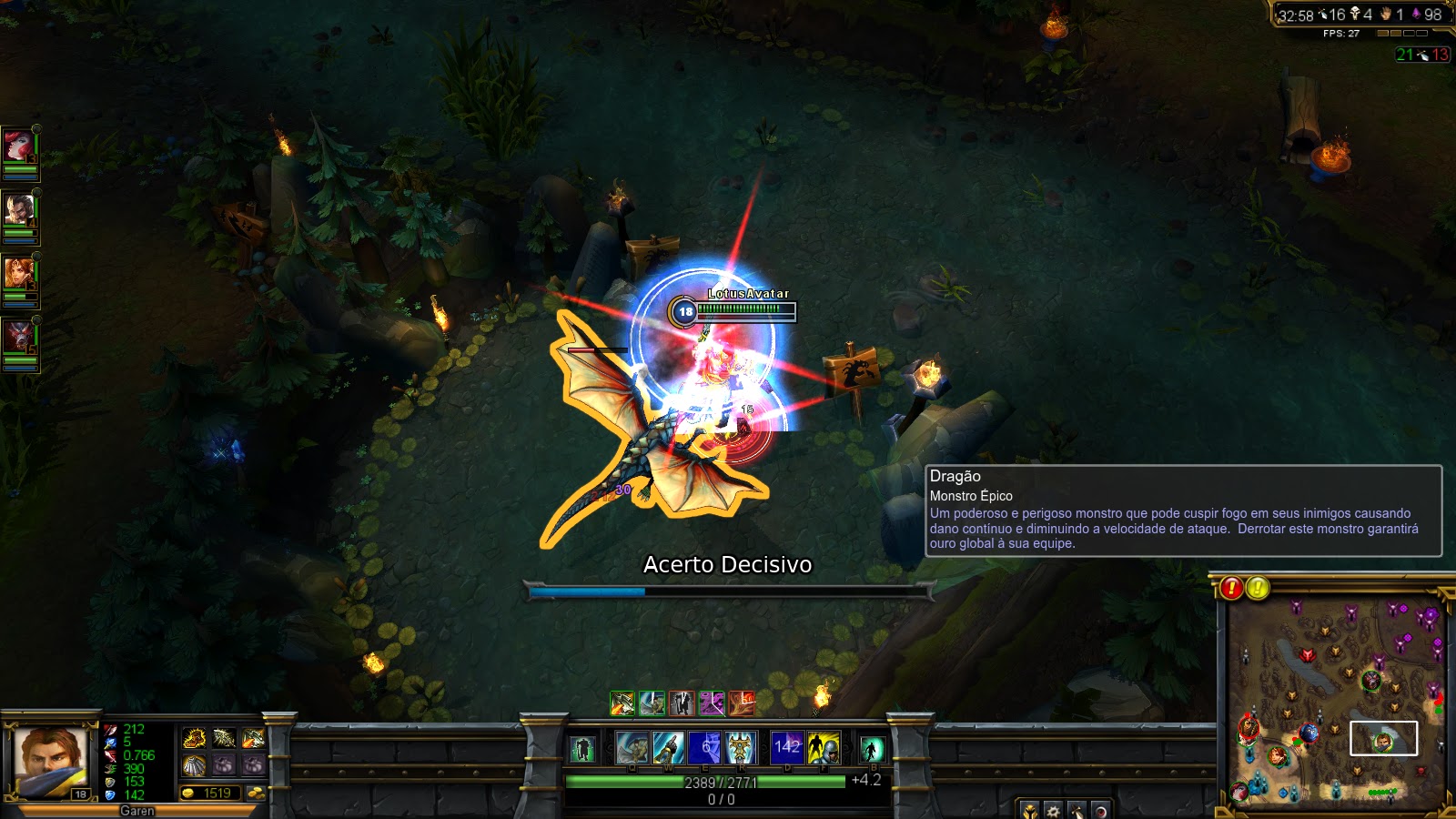Click Garen's icon inside the white minimap rectangle
Viewport: 1456px width, 819px height.
1383,742
